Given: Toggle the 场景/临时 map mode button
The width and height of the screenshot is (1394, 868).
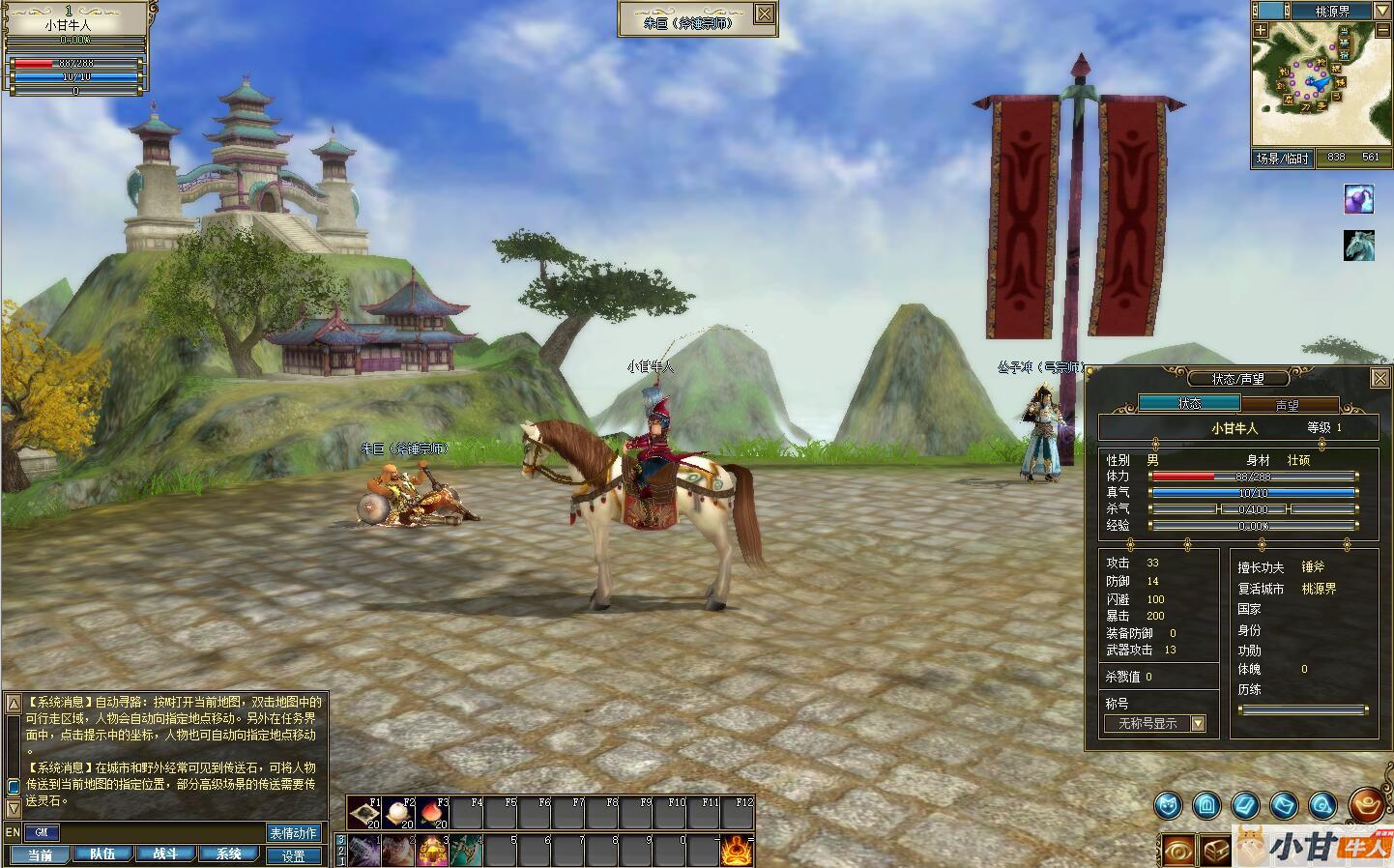Looking at the screenshot, I should 1282,158.
